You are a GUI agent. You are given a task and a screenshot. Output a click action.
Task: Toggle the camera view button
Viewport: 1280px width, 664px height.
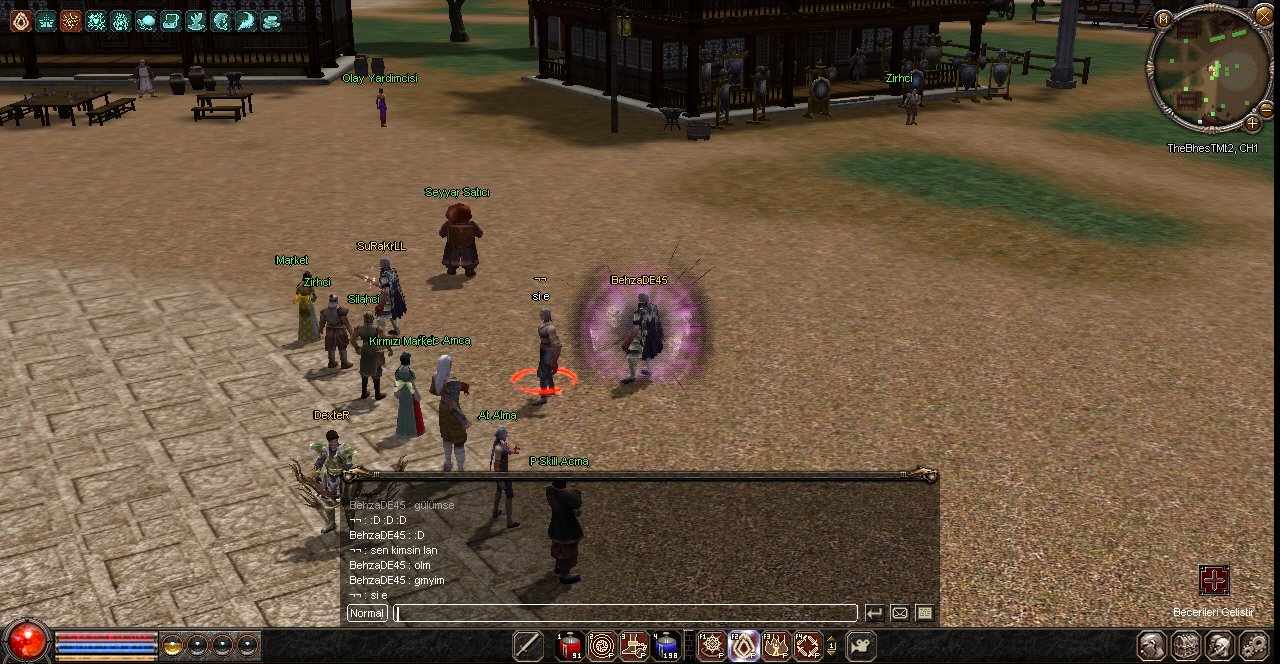(x=861, y=646)
